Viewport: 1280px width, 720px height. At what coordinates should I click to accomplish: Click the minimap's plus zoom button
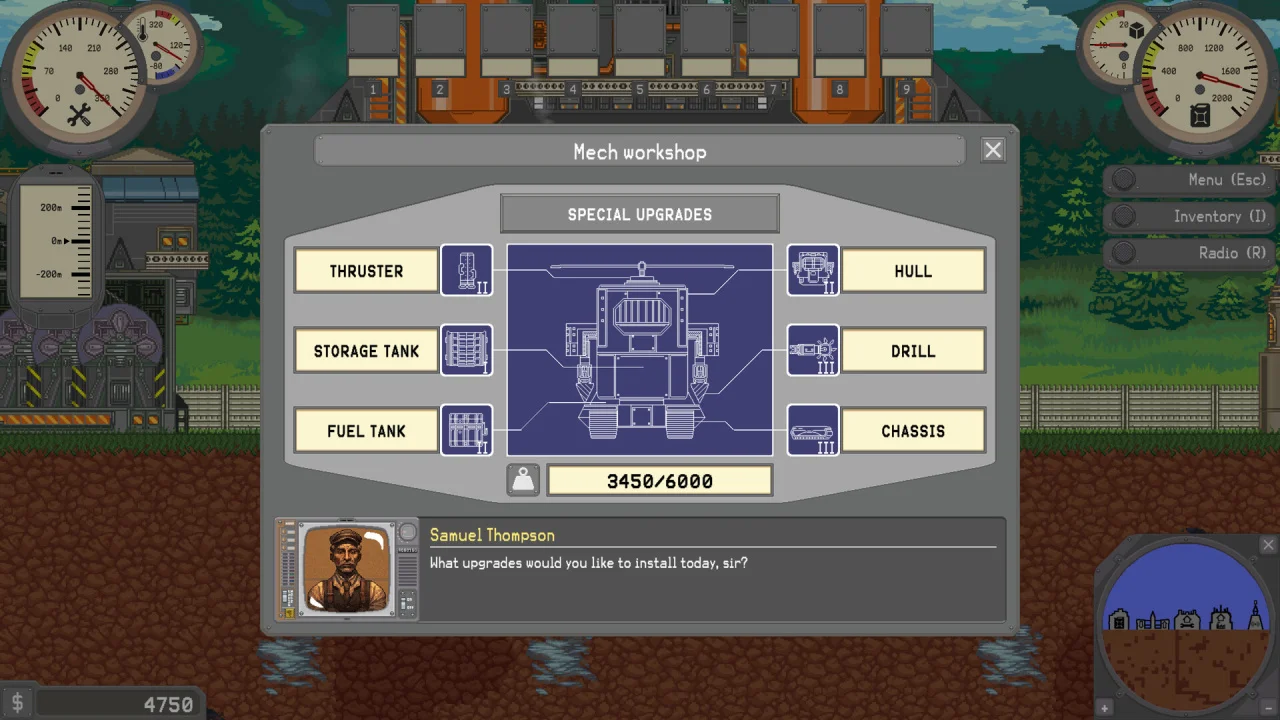coord(1105,708)
